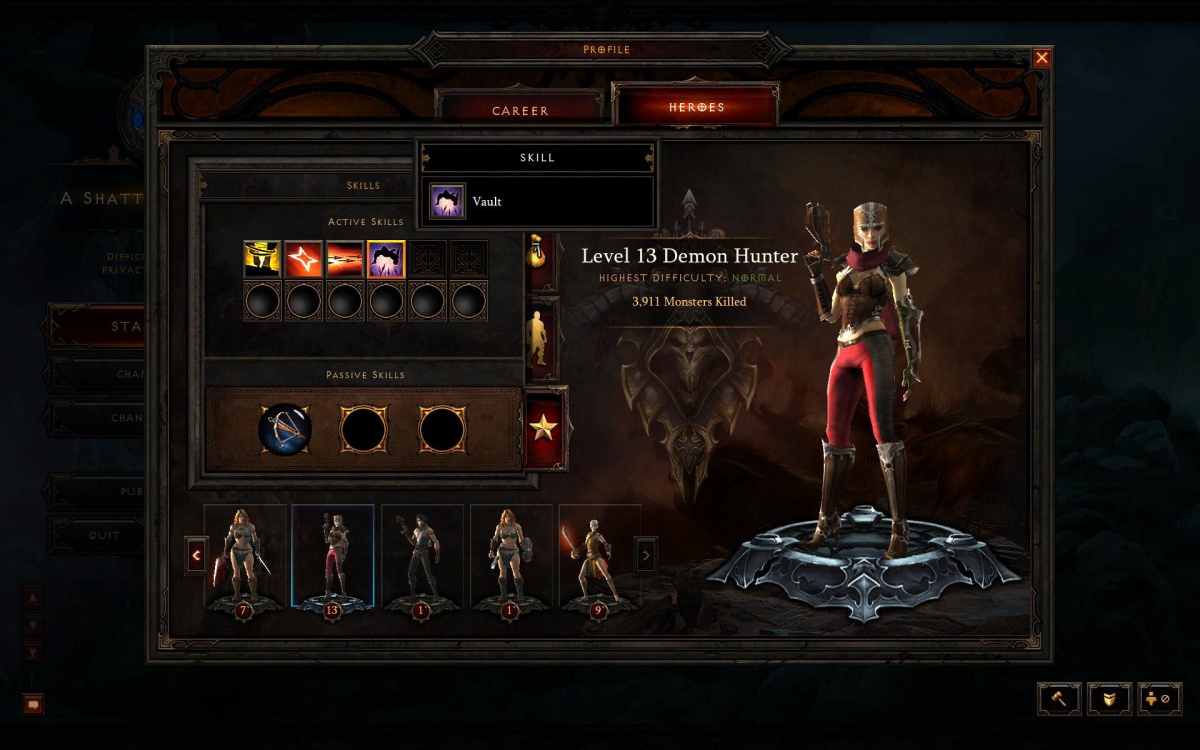Select the level 13 Demon Hunter portrait
Viewport: 1200px width, 750px height.
[333, 556]
